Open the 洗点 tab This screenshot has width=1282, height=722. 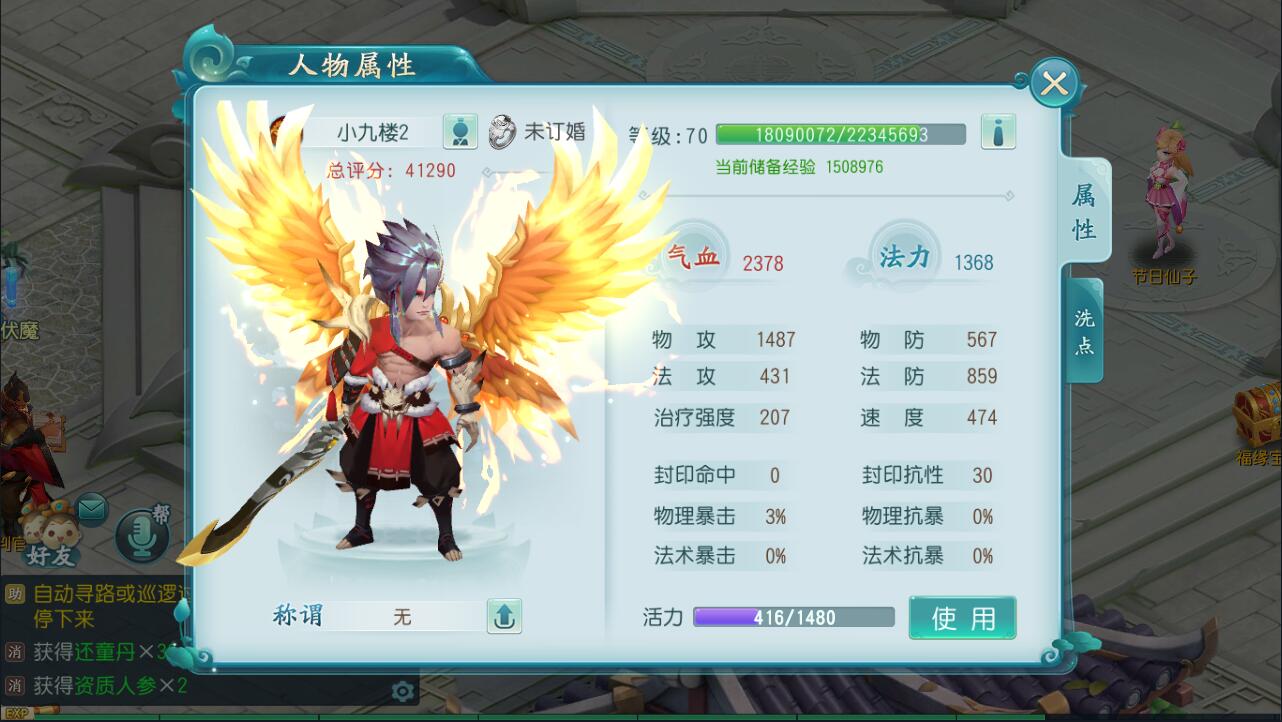pos(1084,332)
